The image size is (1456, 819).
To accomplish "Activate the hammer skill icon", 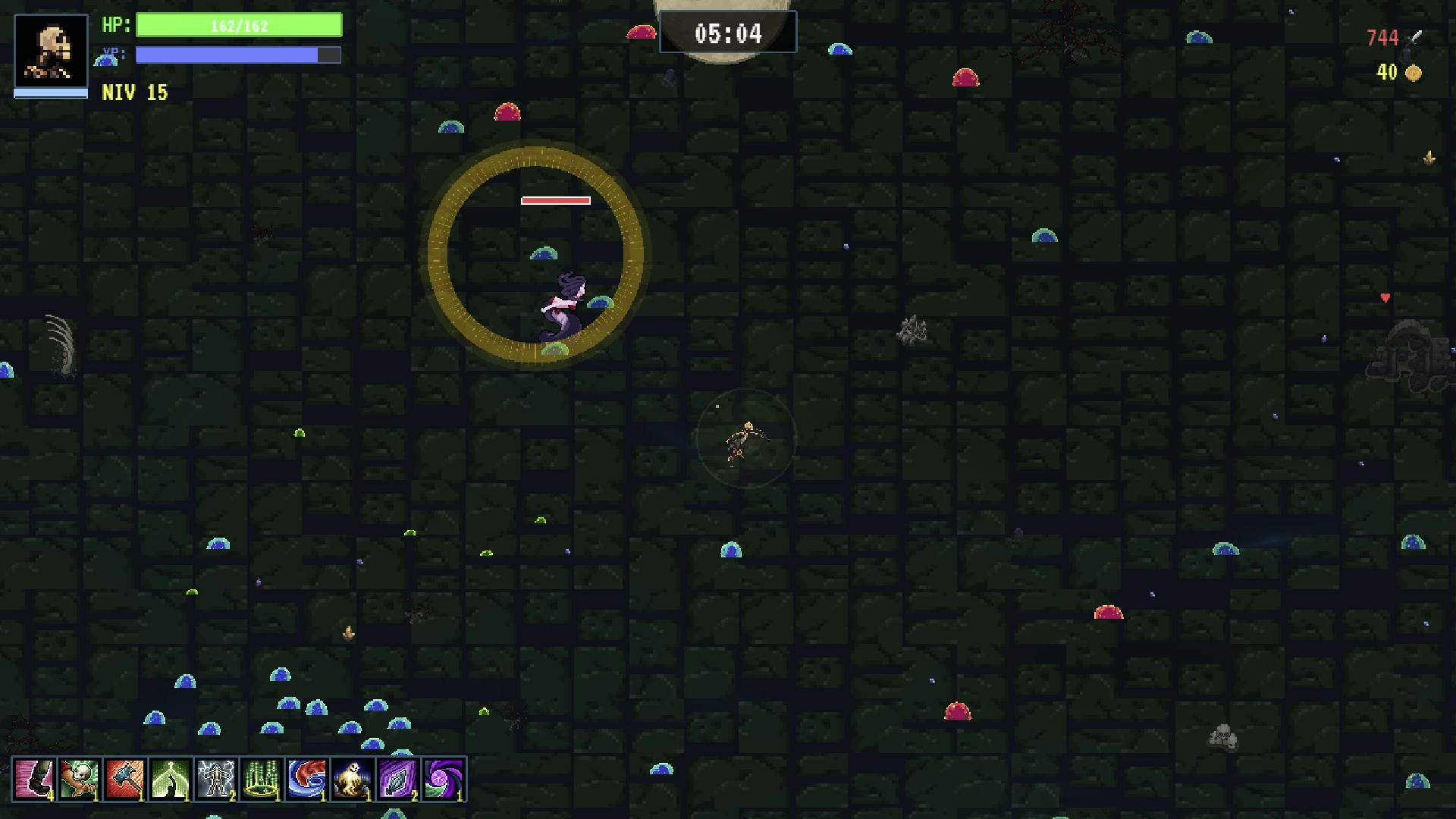I will tap(125, 779).
